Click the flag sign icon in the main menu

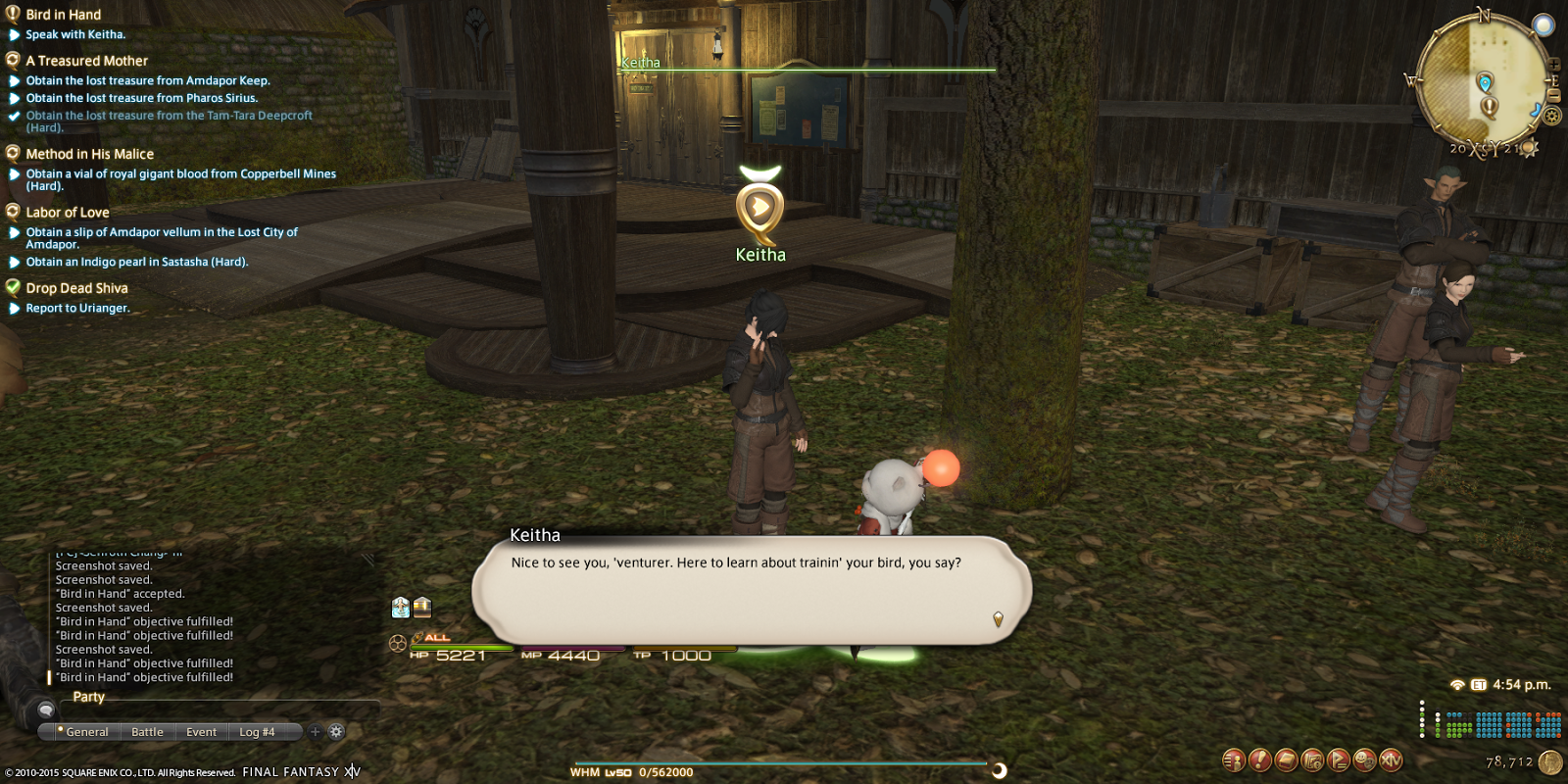[1336, 759]
